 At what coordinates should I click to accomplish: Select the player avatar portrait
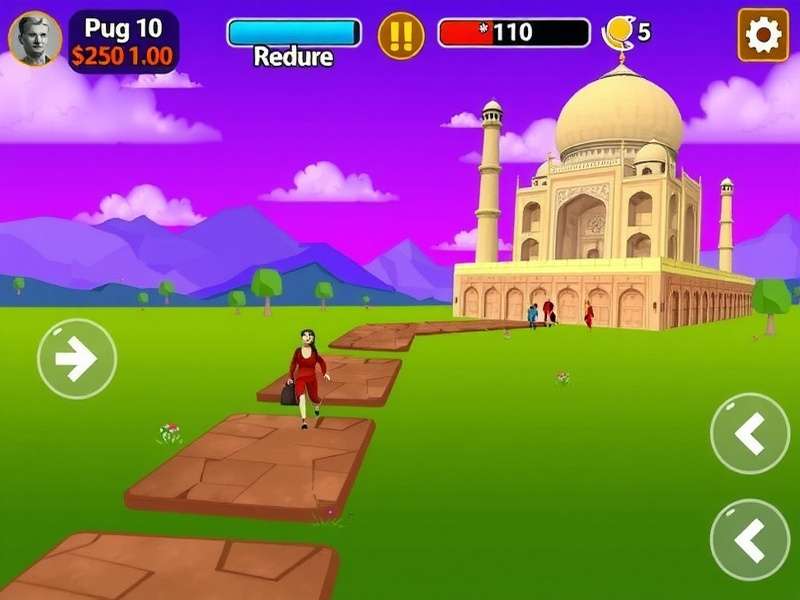pos(35,38)
